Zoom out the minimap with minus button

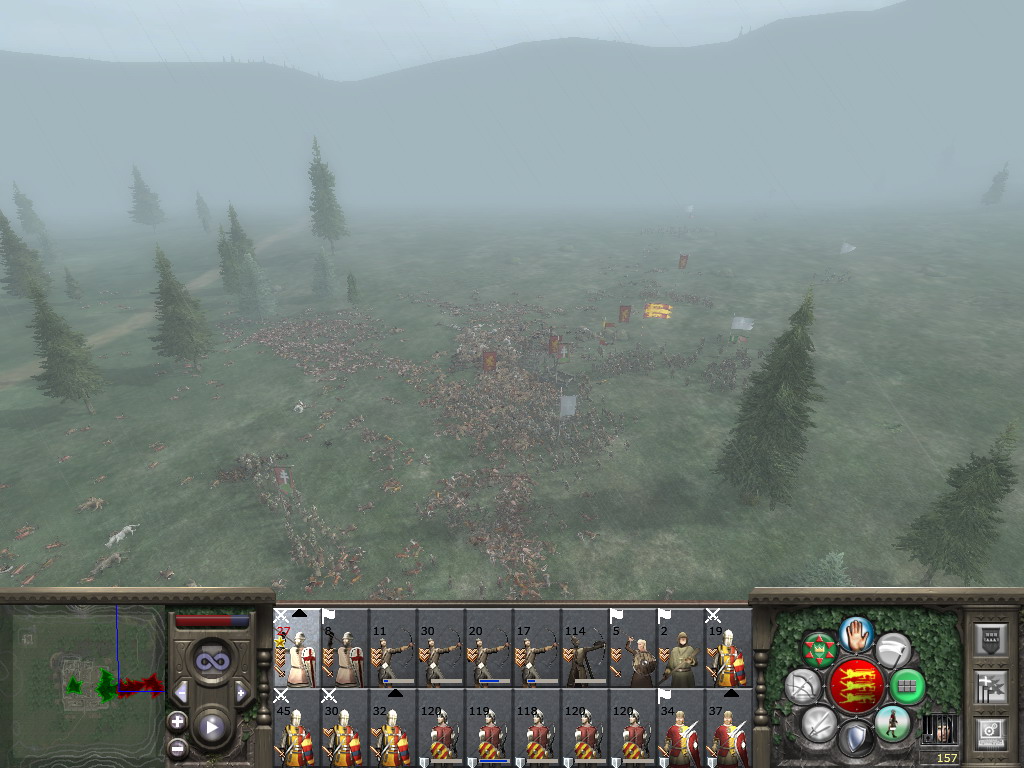178,746
